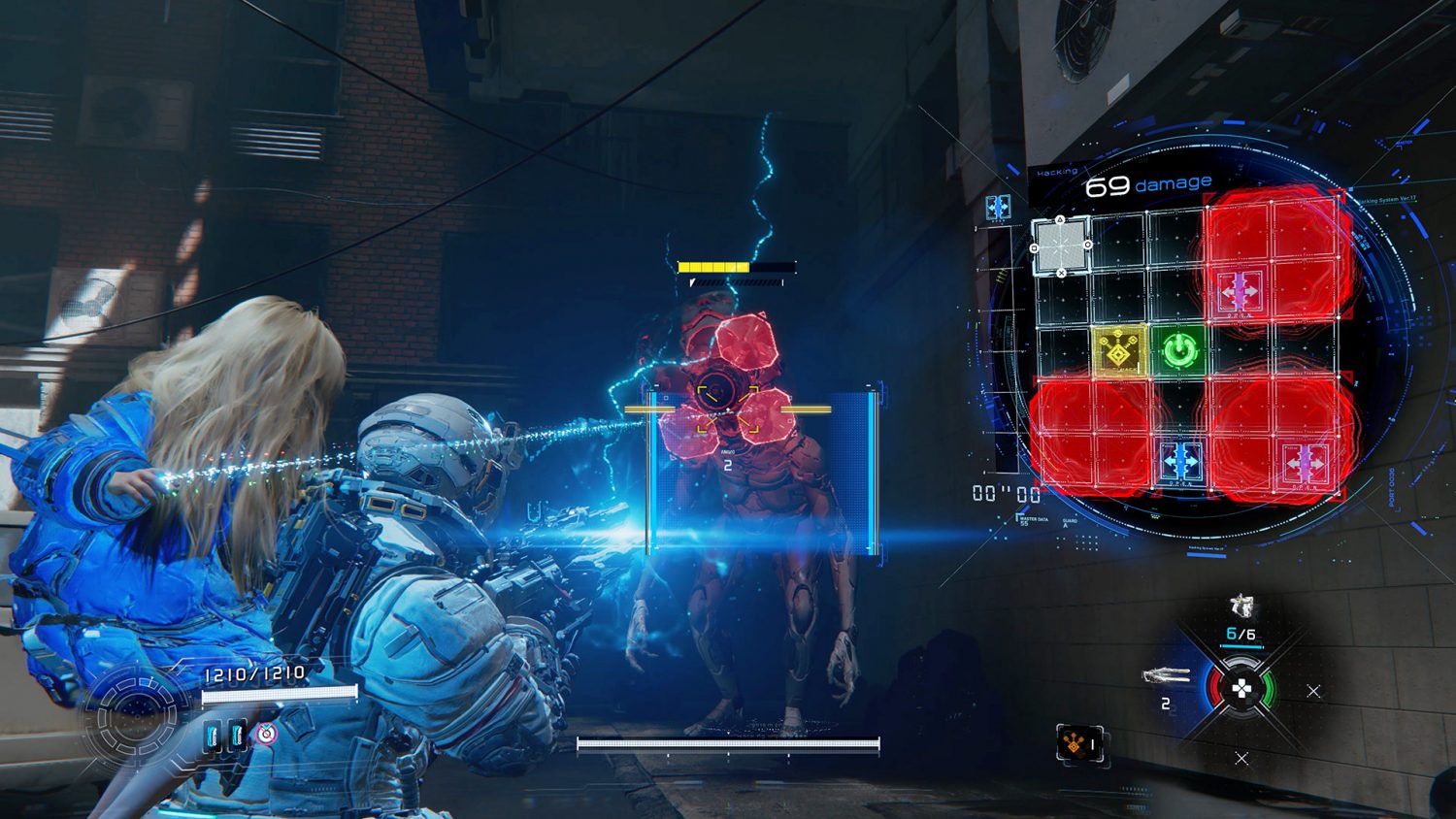Select the green power node tile

click(1178, 350)
